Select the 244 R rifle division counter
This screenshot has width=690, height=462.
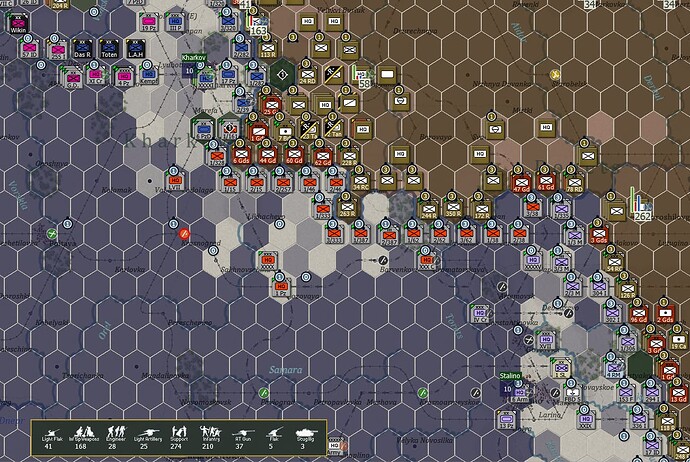[428, 207]
